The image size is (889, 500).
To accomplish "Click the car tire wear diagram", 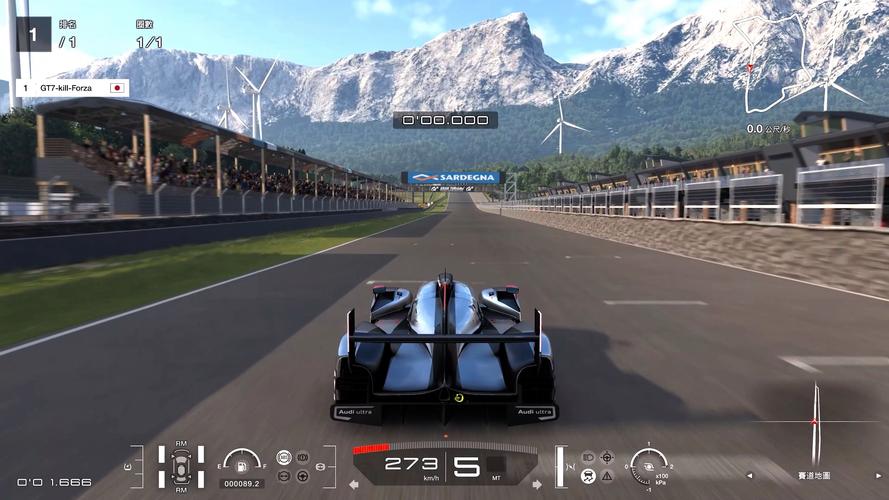I will pos(181,466).
